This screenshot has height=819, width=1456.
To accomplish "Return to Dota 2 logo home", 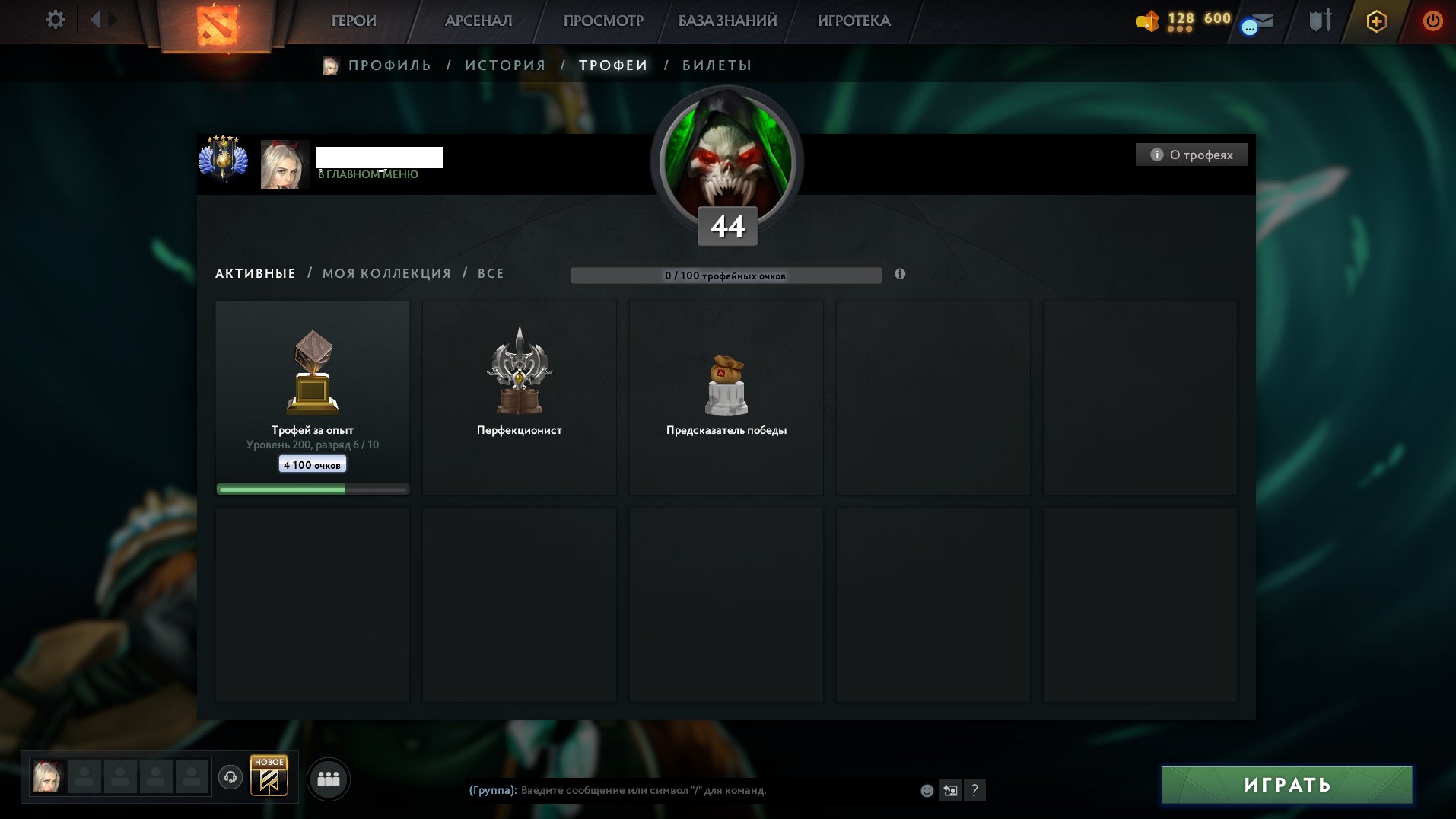I will tap(217, 25).
